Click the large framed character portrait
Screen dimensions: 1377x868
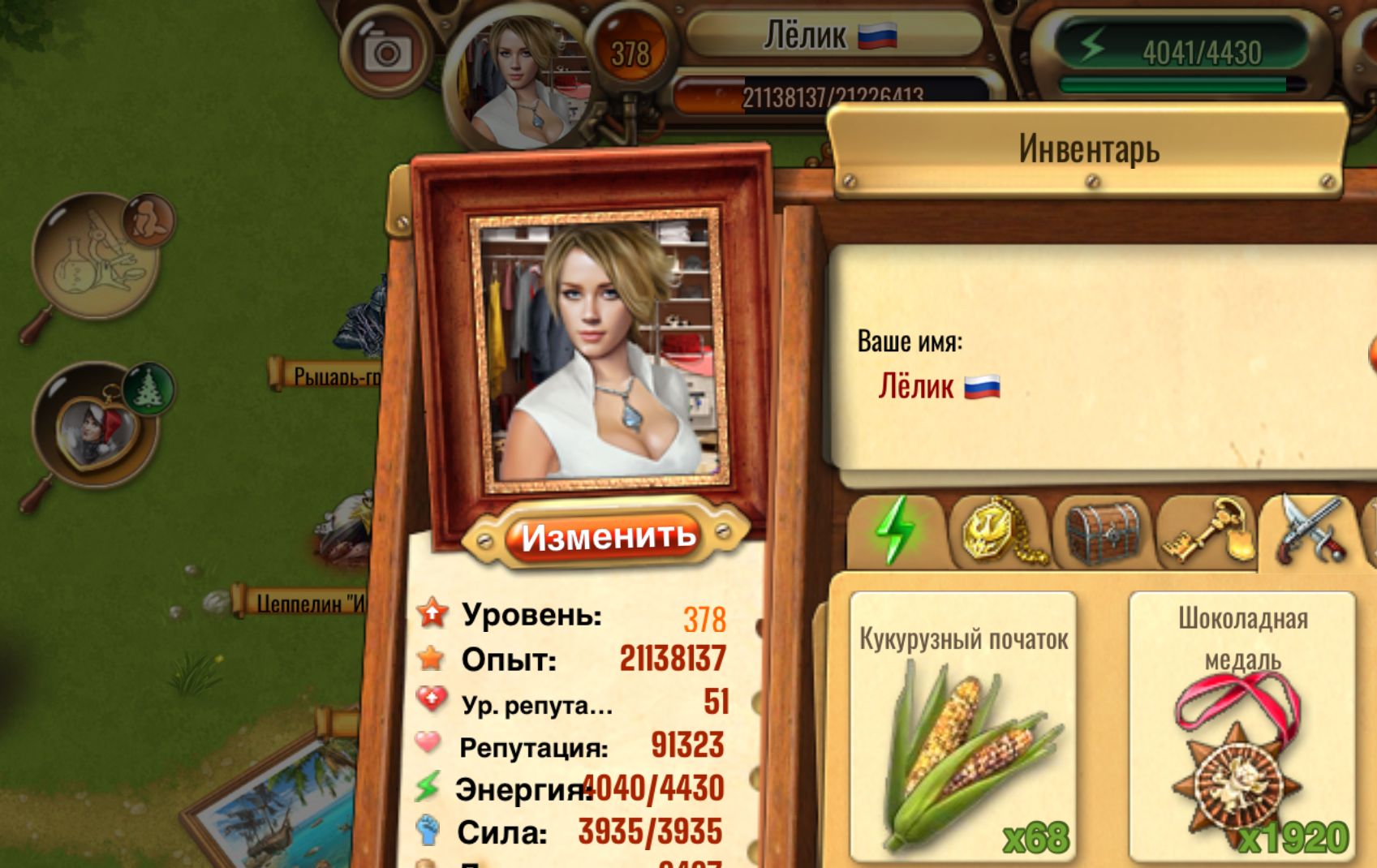(599, 350)
